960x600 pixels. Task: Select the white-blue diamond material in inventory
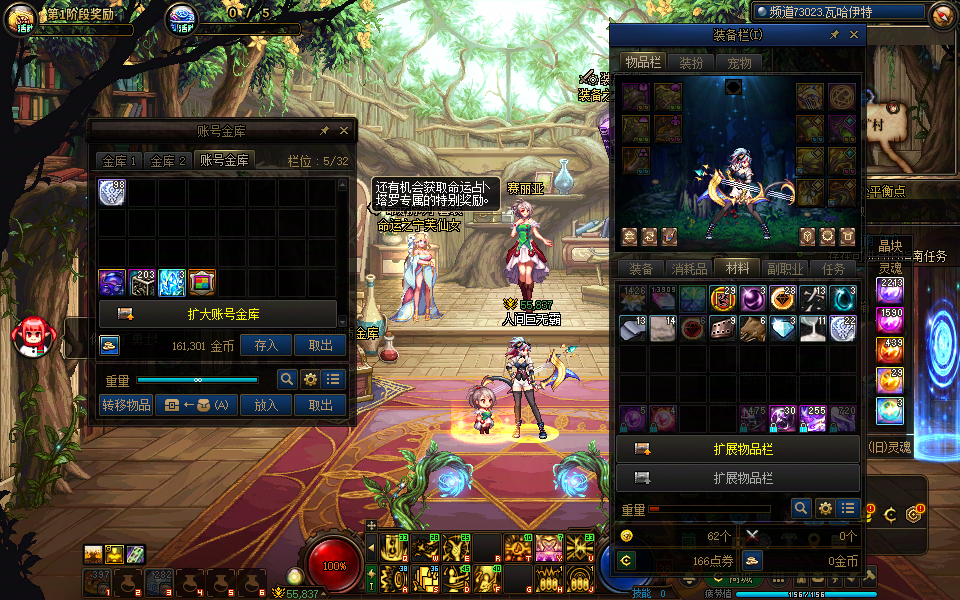(783, 328)
